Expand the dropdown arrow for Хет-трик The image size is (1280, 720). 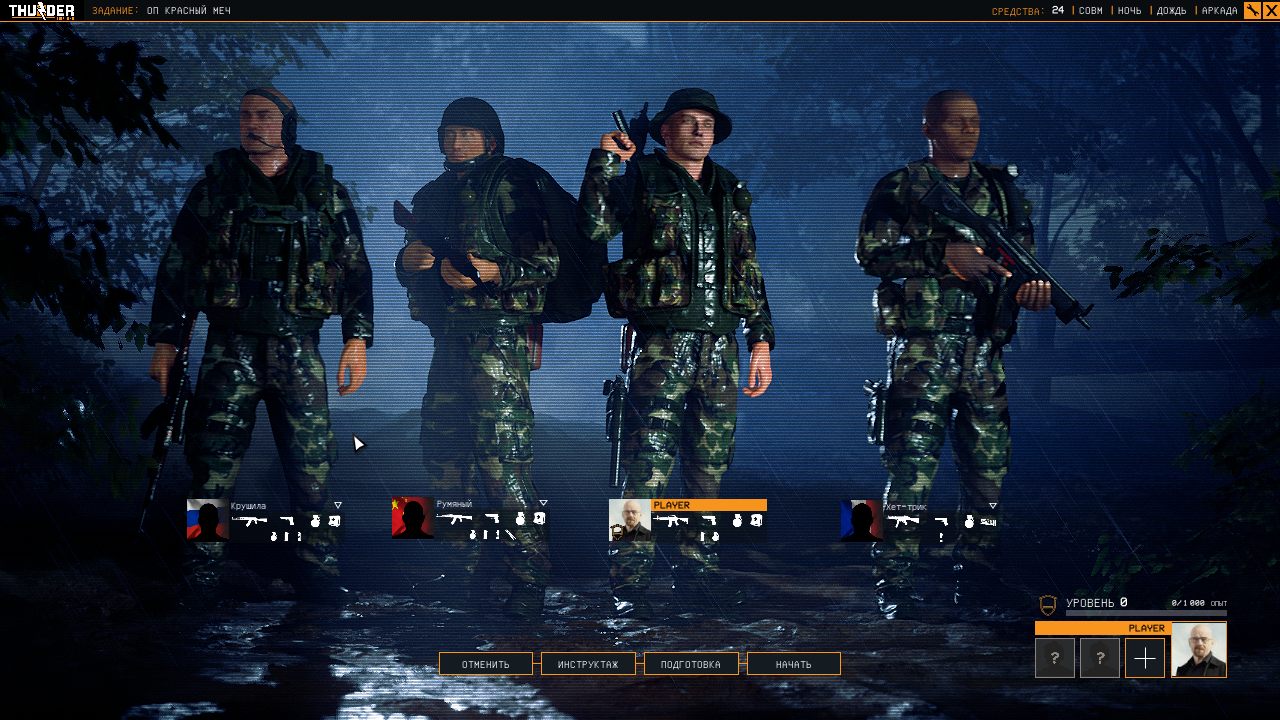993,503
